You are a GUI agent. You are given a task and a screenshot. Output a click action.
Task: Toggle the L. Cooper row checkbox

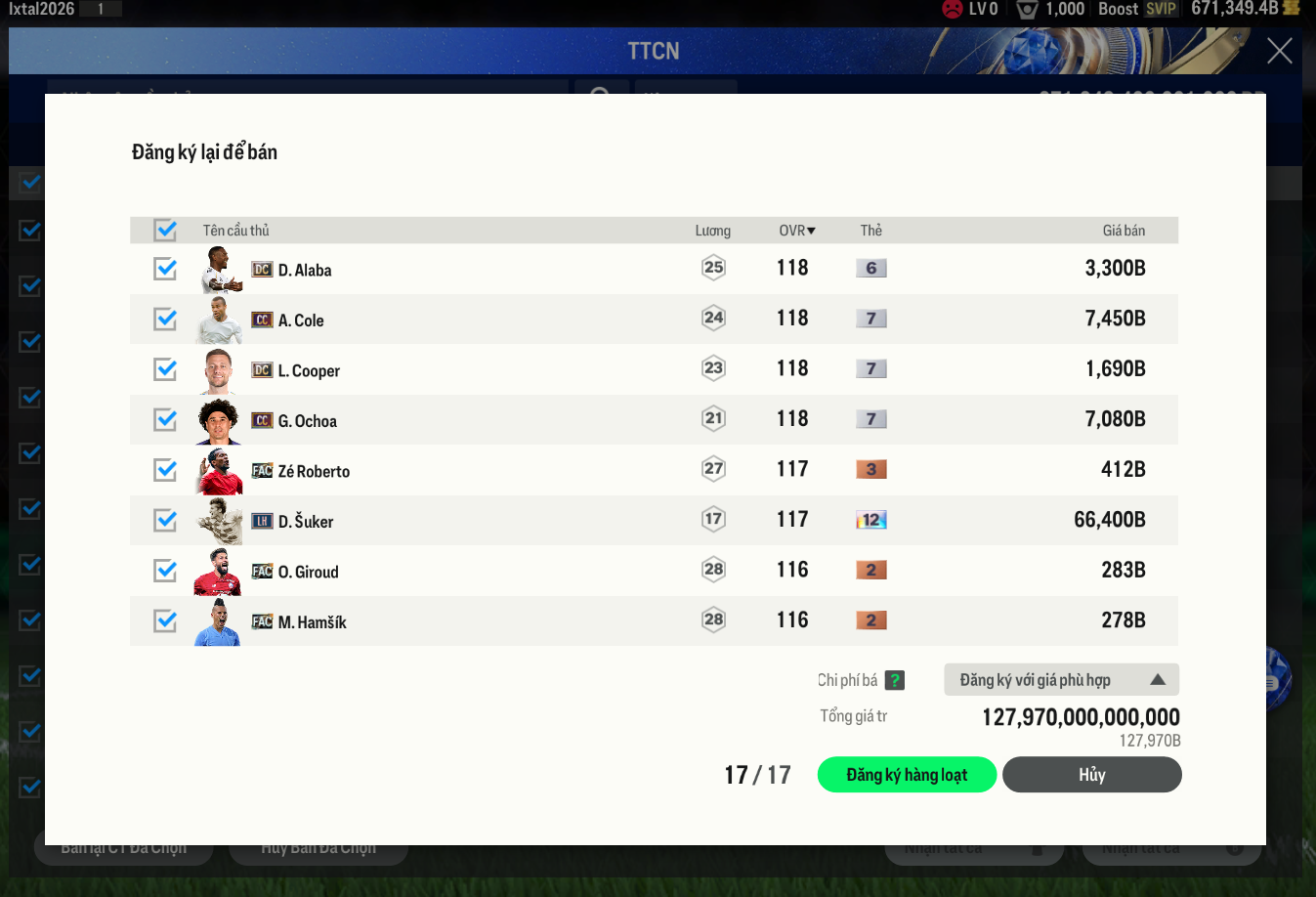click(x=165, y=369)
